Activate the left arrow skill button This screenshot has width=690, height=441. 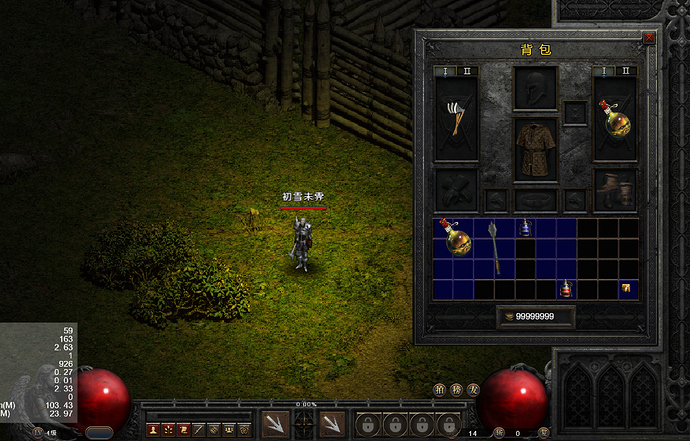[x=275, y=424]
